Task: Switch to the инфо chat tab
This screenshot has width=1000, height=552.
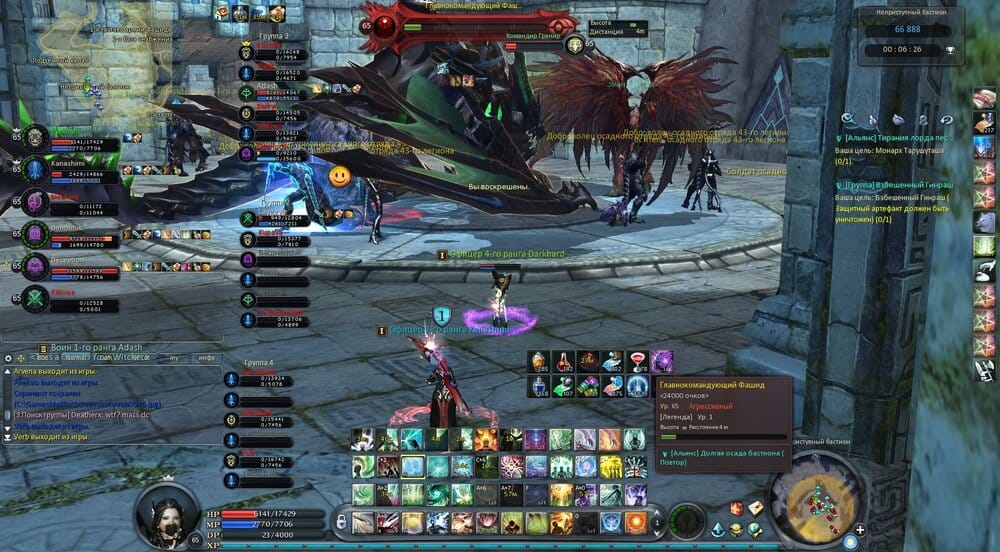Action: (x=207, y=357)
